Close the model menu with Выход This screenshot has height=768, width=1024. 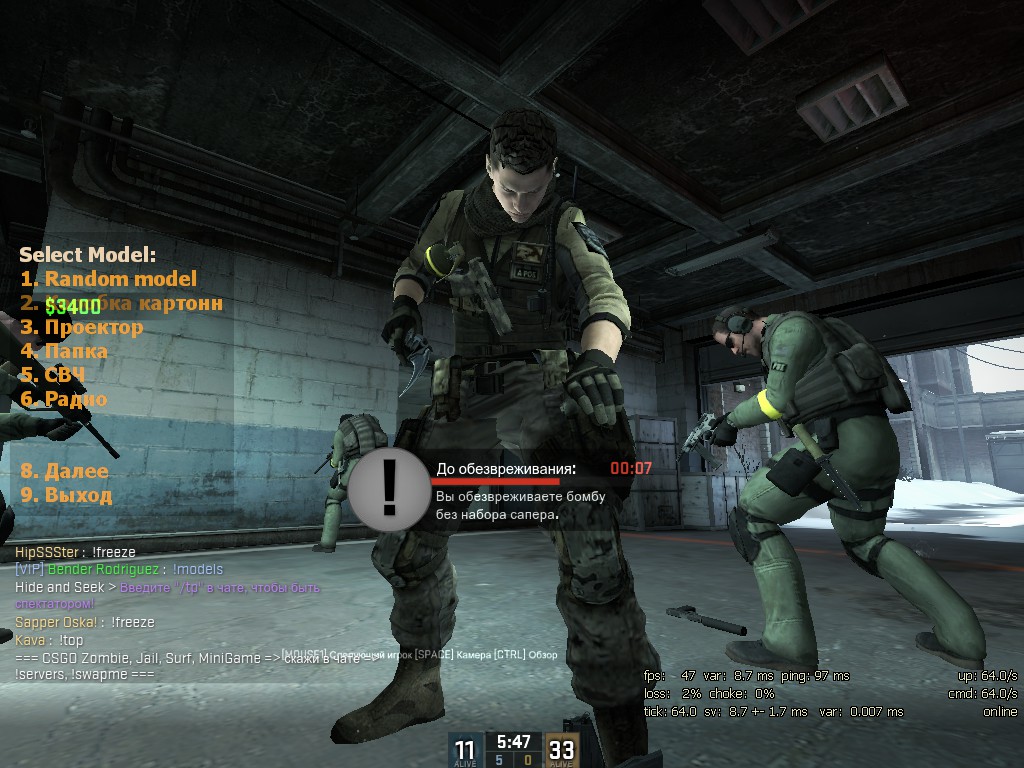66,495
